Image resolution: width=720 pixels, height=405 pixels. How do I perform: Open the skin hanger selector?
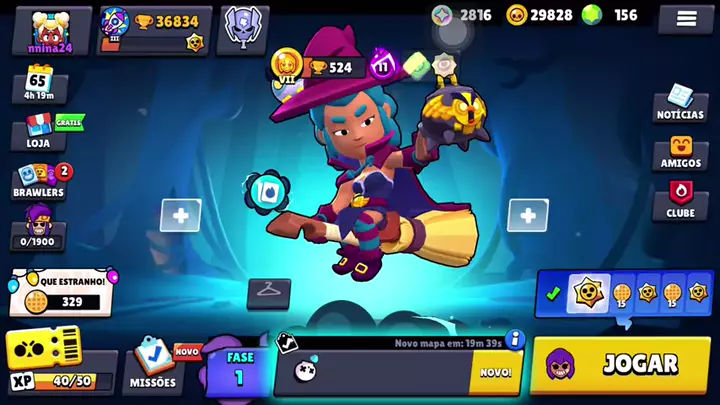tap(268, 292)
